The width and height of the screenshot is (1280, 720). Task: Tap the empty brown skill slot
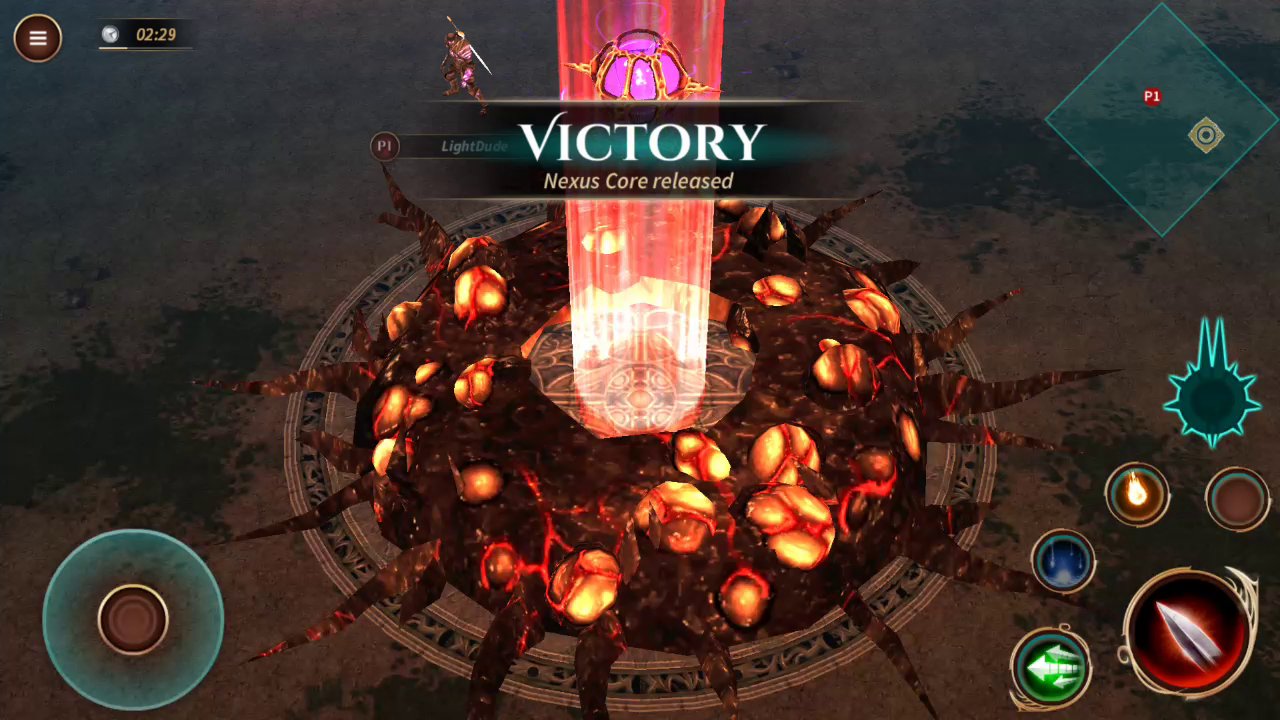pyautogui.click(x=1237, y=498)
